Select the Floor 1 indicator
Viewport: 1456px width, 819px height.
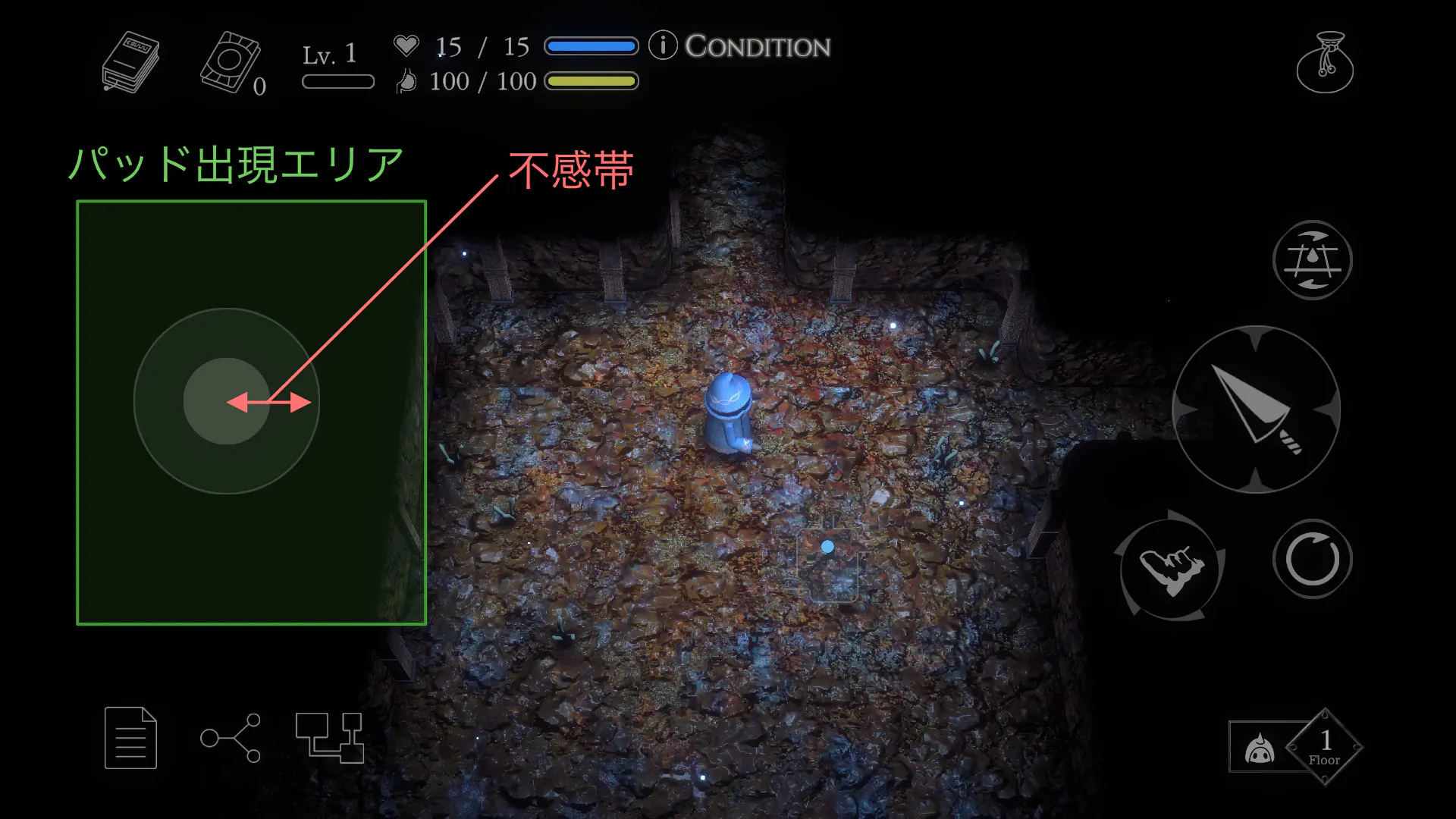(x=1323, y=747)
